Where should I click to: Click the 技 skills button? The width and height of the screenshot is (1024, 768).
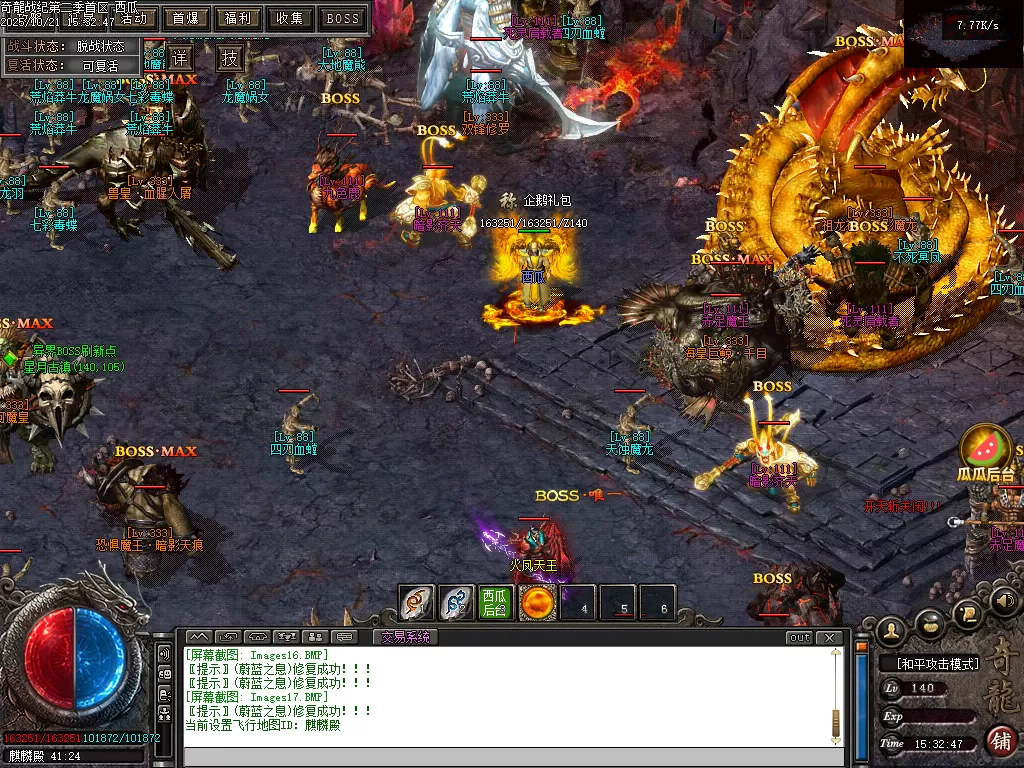[x=230, y=57]
